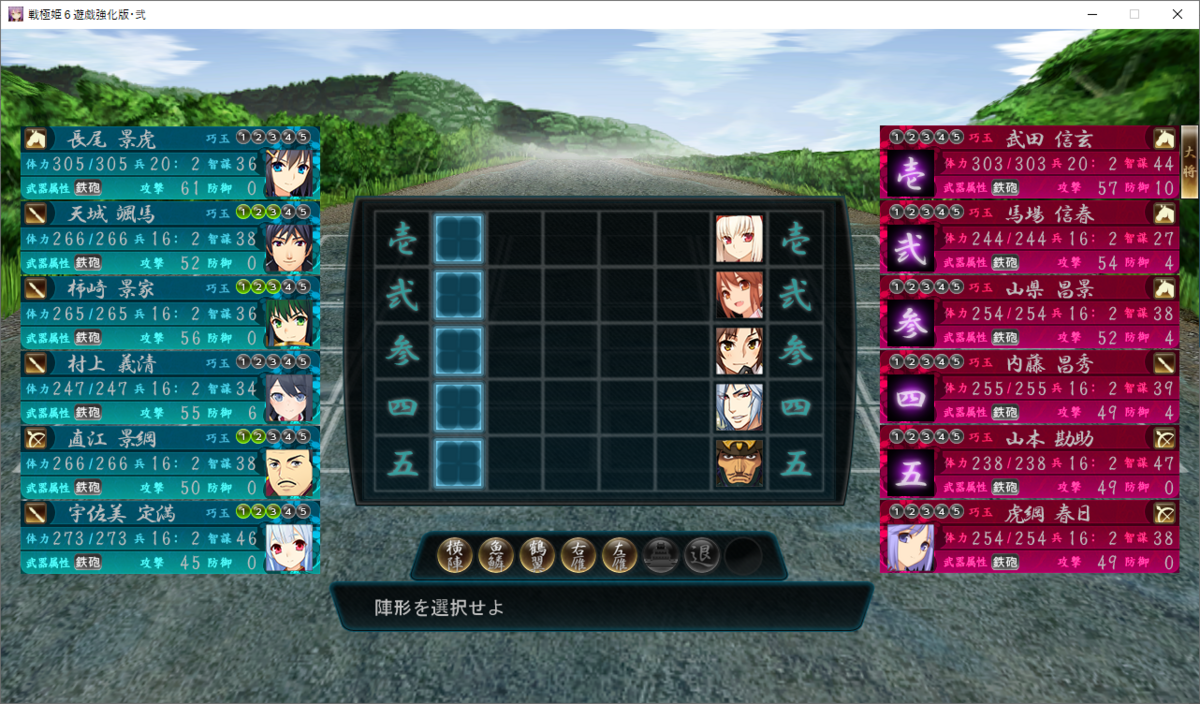Screen dimensions: 1200x704
Task: Inspect enemy 馬場 信春 panel
Action: [1028, 237]
